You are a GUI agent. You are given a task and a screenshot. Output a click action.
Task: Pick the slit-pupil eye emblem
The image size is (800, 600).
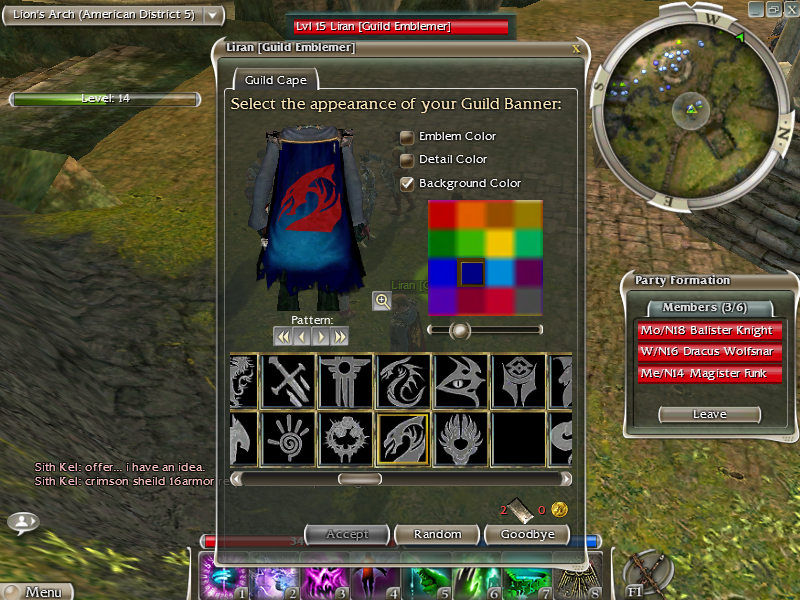click(461, 381)
